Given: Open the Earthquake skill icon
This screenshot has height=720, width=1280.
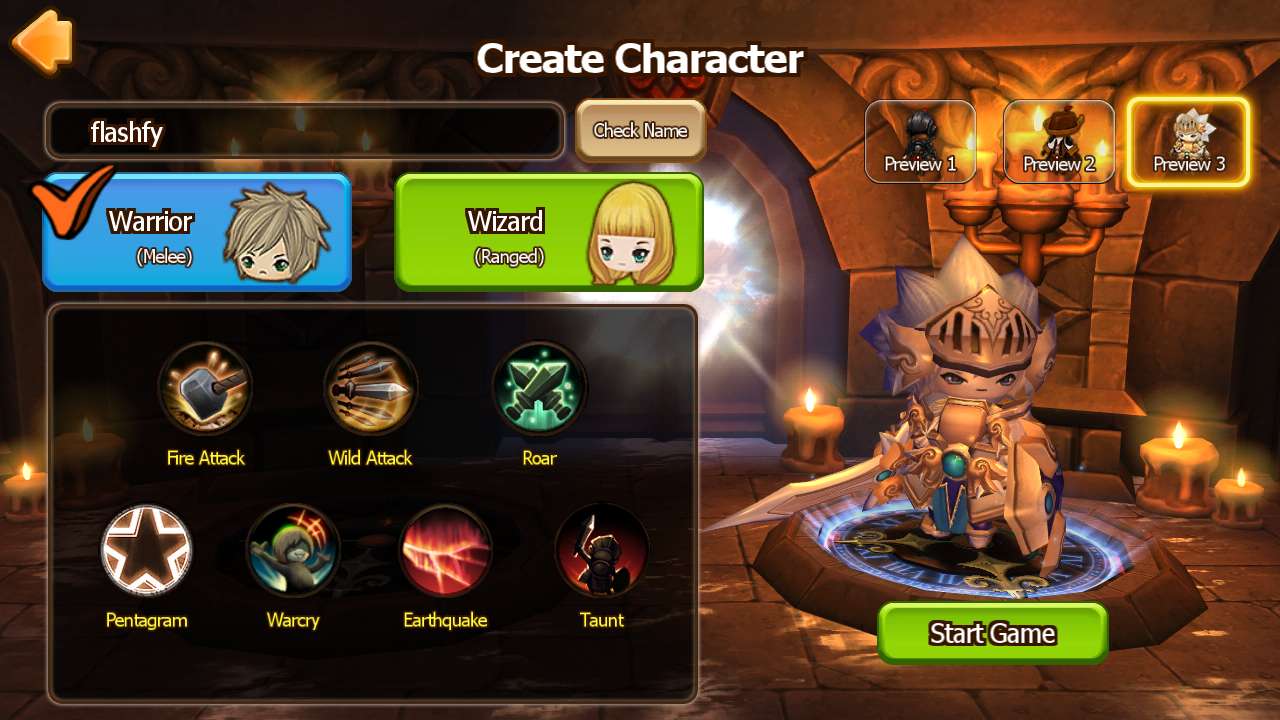Looking at the screenshot, I should (x=445, y=551).
